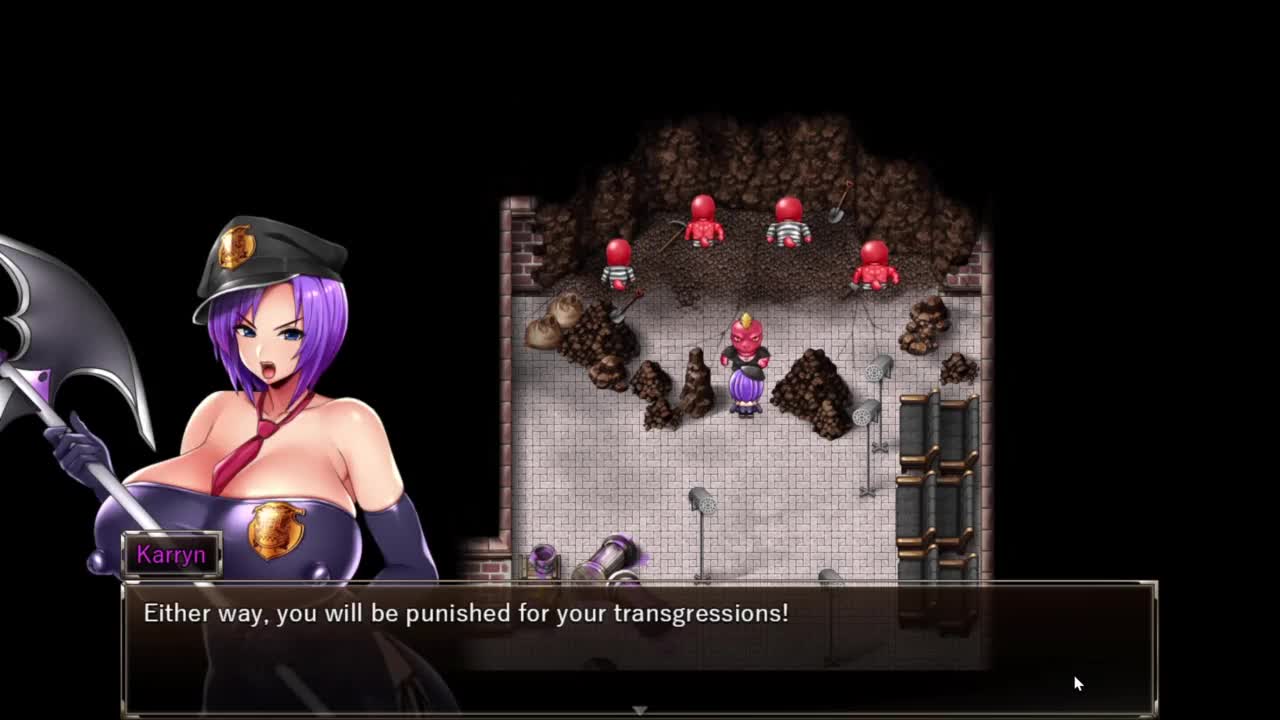Advance dialogue via the continue arrow
The image size is (1280, 720).
tap(639, 710)
